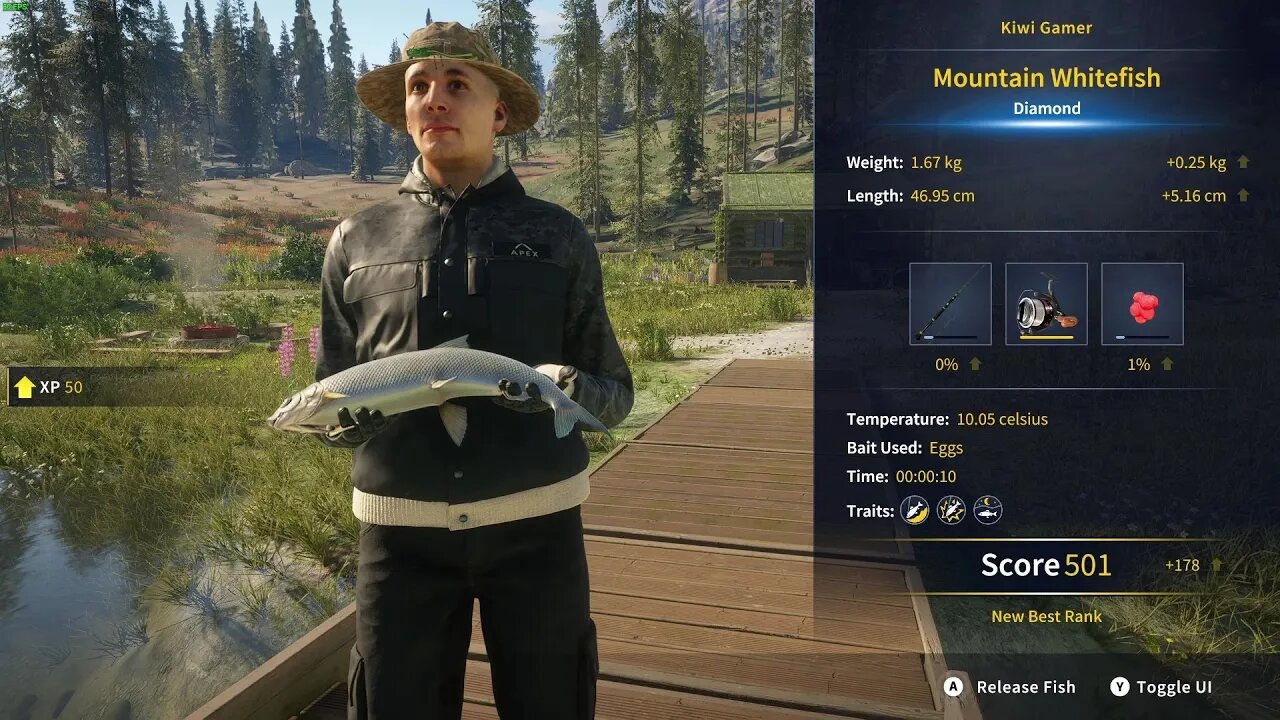
Task: Select the Kiwi Gamer player name
Action: [x=1046, y=27]
